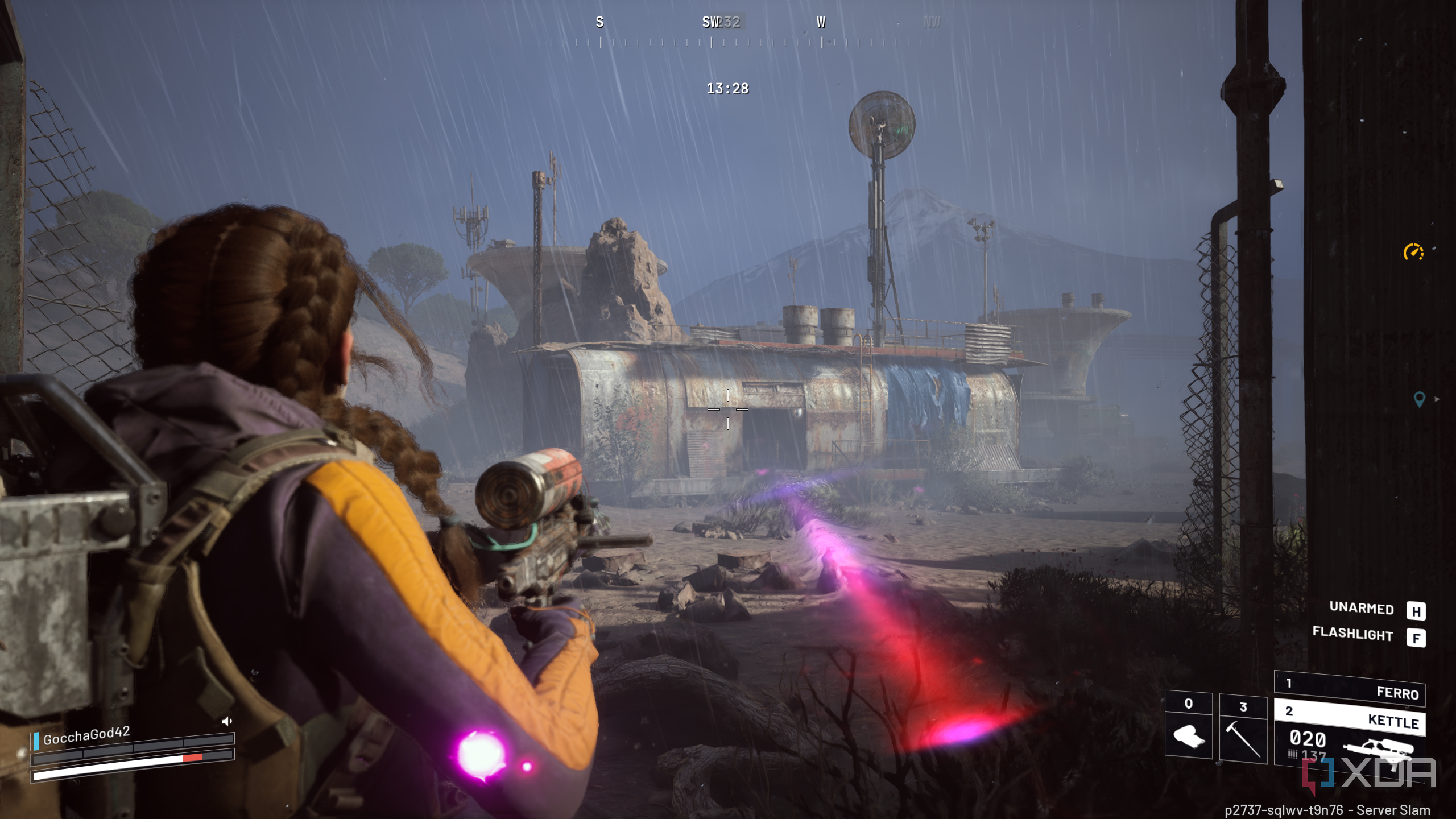1456x819 pixels.
Task: Choose the quick-use item slot marked Q
Action: click(x=1188, y=725)
